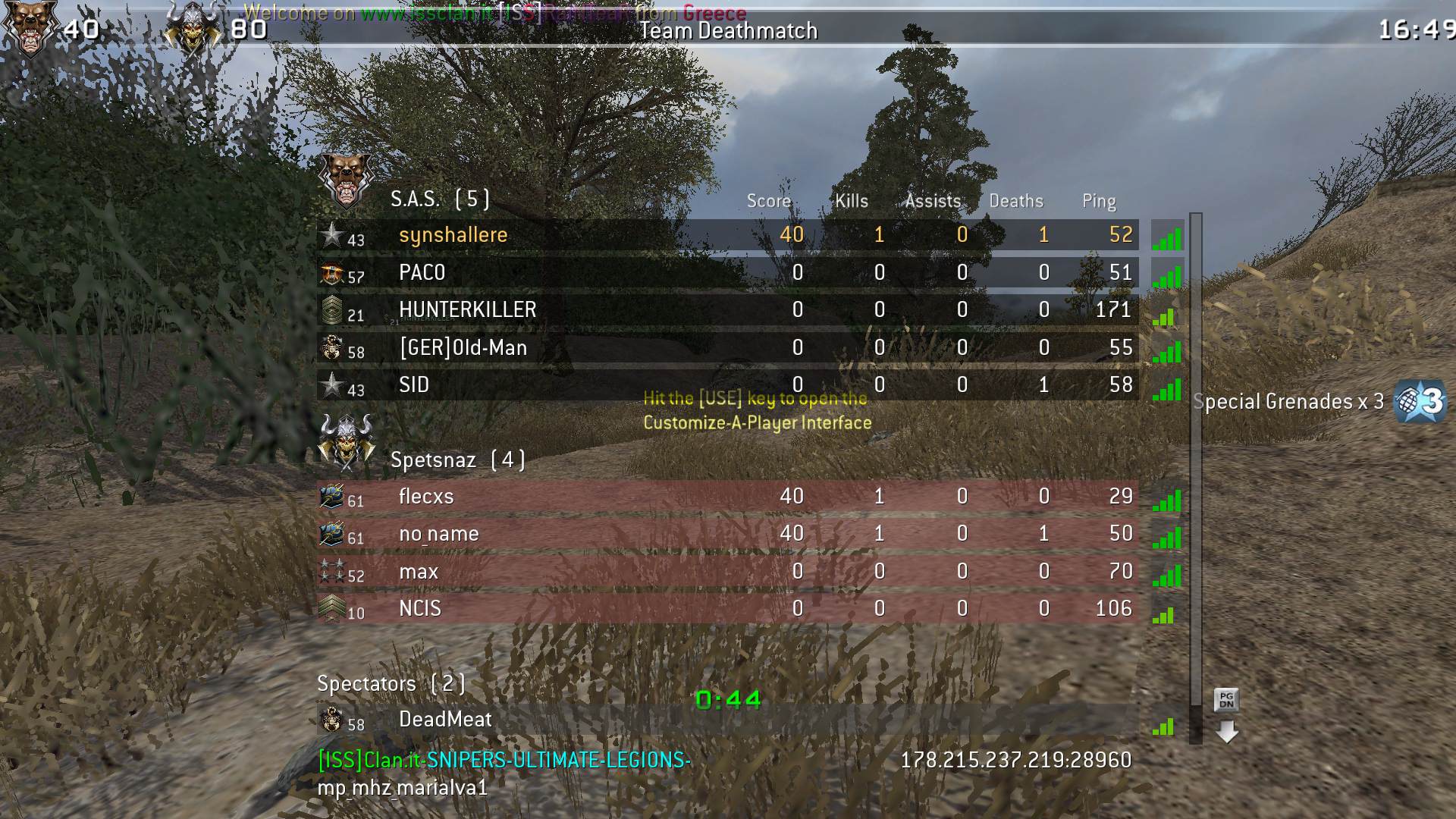The height and width of the screenshot is (819, 1456).
Task: Select synshallere's scoreboard row
Action: click(726, 235)
